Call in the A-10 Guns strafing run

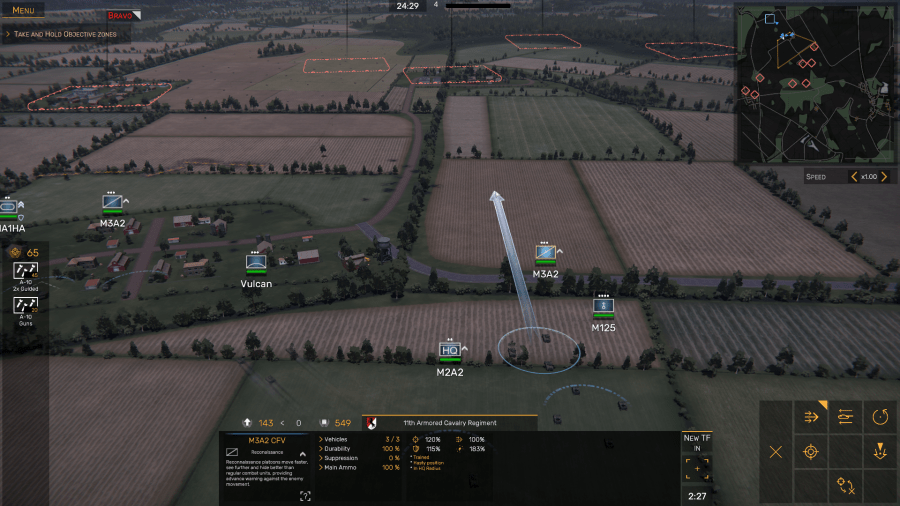pyautogui.click(x=26, y=306)
